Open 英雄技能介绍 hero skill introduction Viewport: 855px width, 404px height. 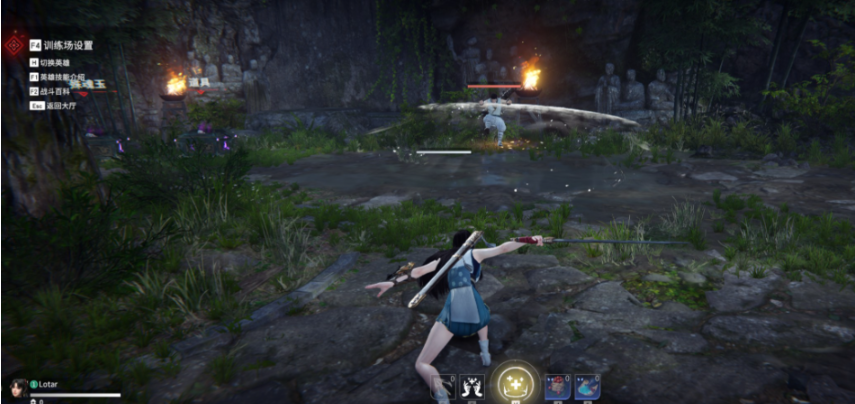pyautogui.click(x=63, y=76)
